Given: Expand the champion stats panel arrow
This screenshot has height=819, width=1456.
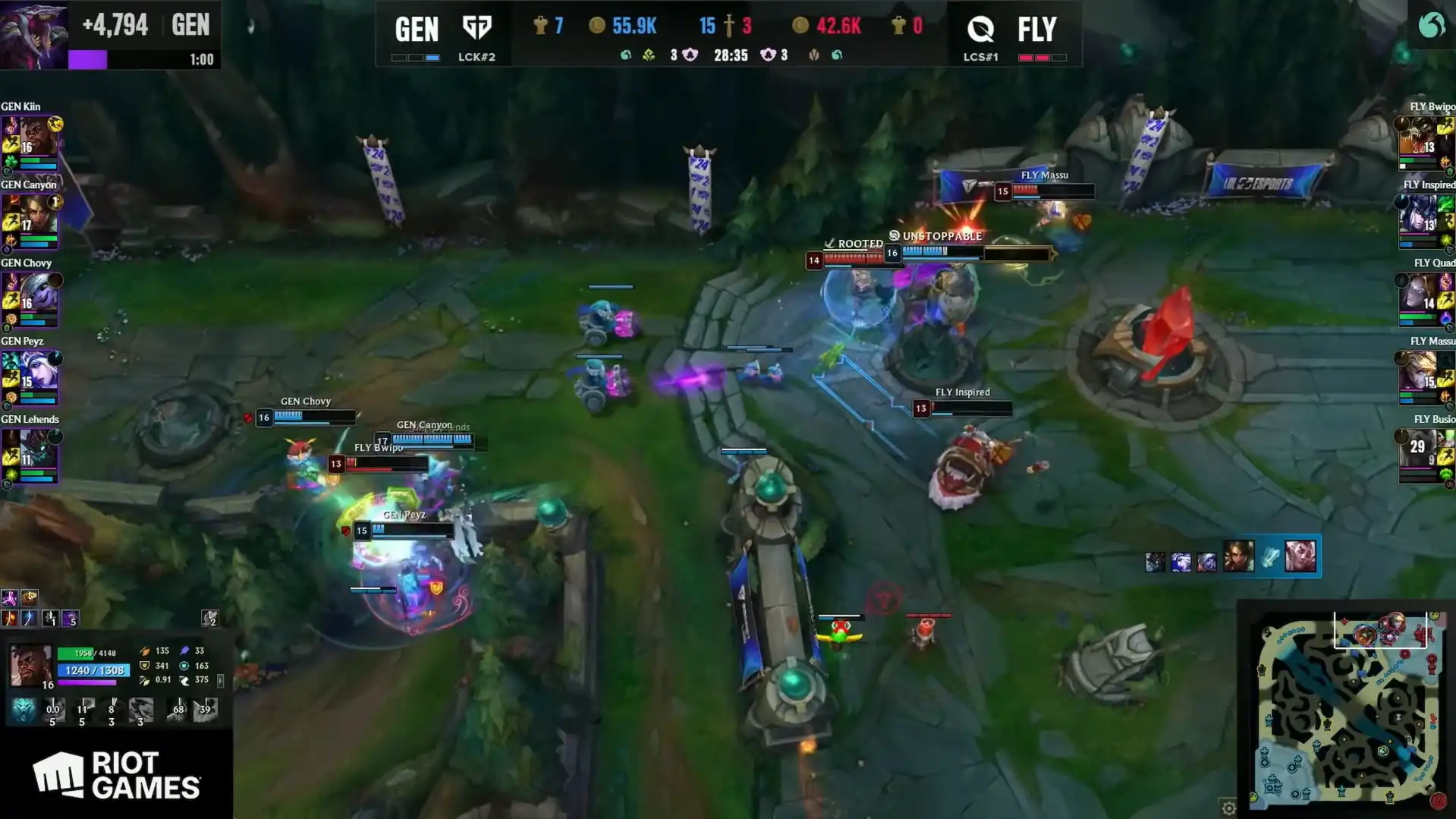Looking at the screenshot, I should (221, 681).
